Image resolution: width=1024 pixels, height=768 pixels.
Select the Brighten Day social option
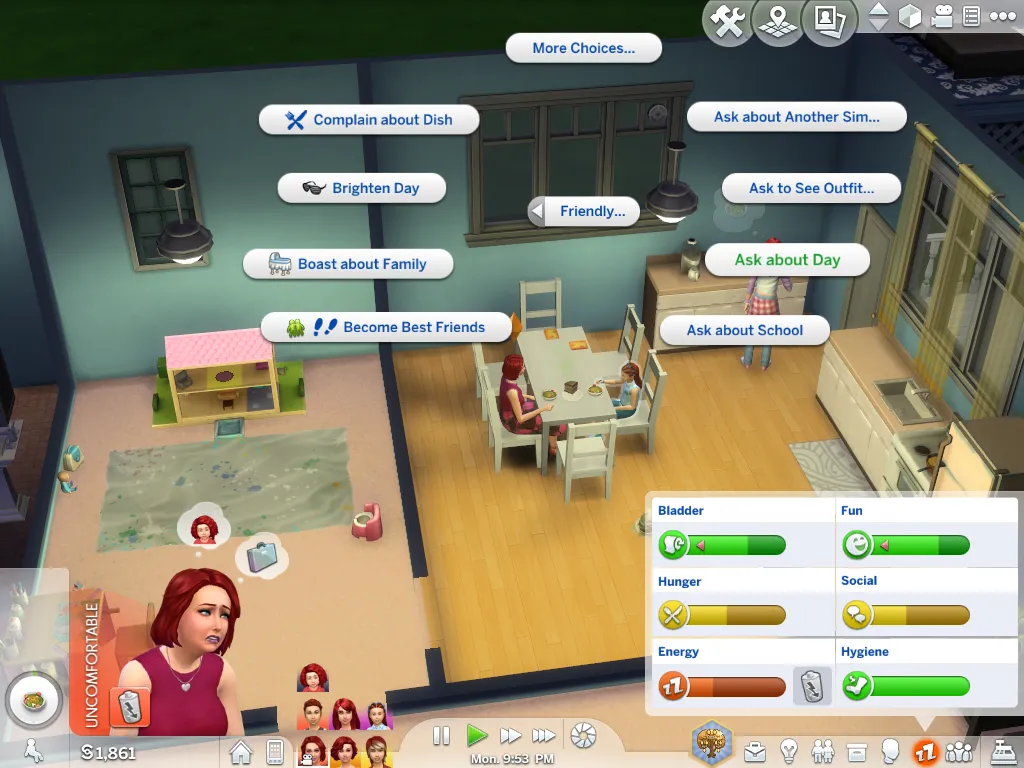pos(361,188)
